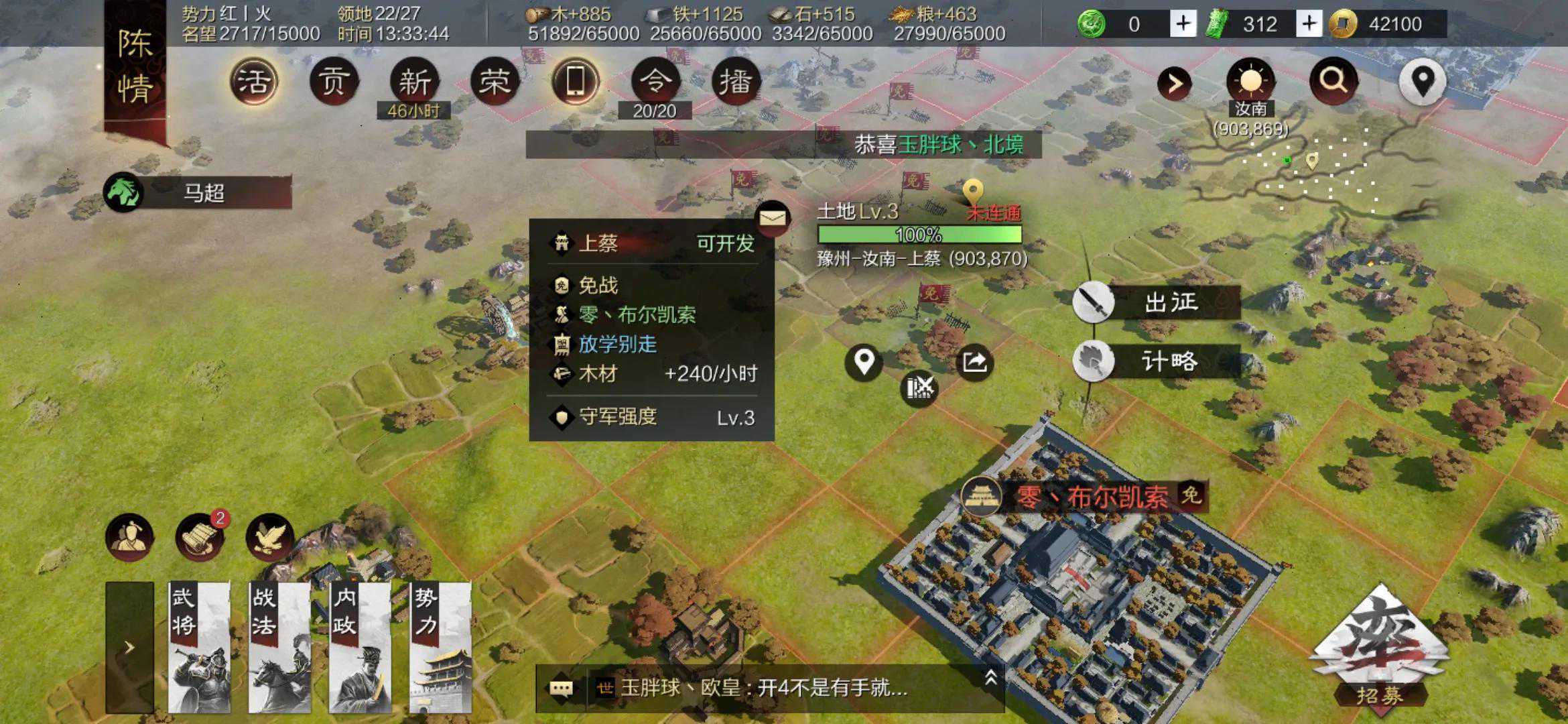Open the 战法 tactics card

(x=279, y=647)
